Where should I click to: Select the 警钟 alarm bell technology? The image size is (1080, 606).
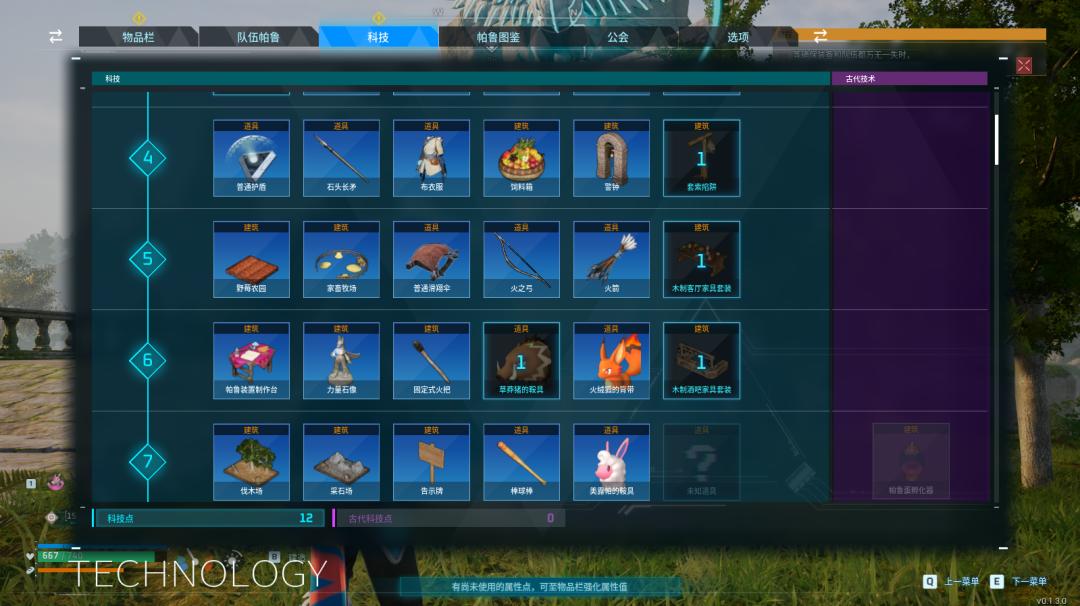[611, 158]
